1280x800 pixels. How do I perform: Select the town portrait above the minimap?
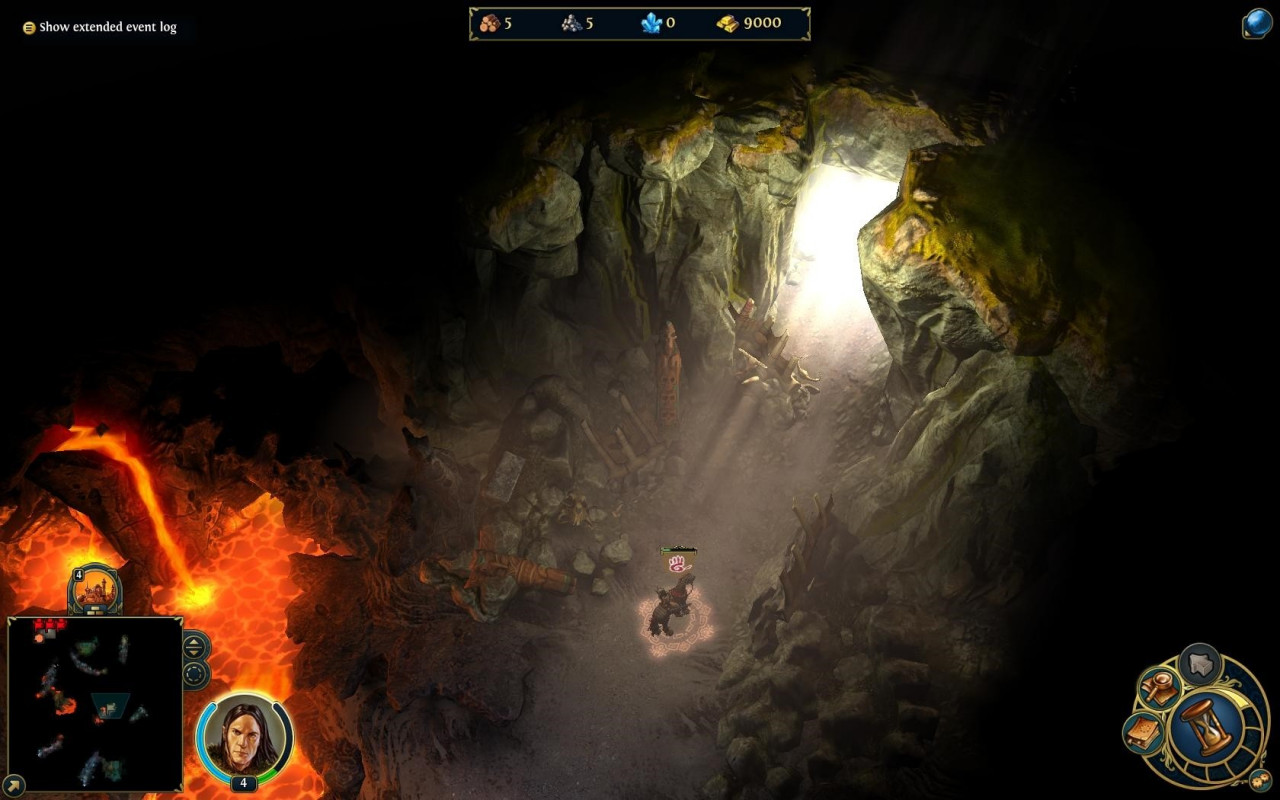tap(96, 591)
